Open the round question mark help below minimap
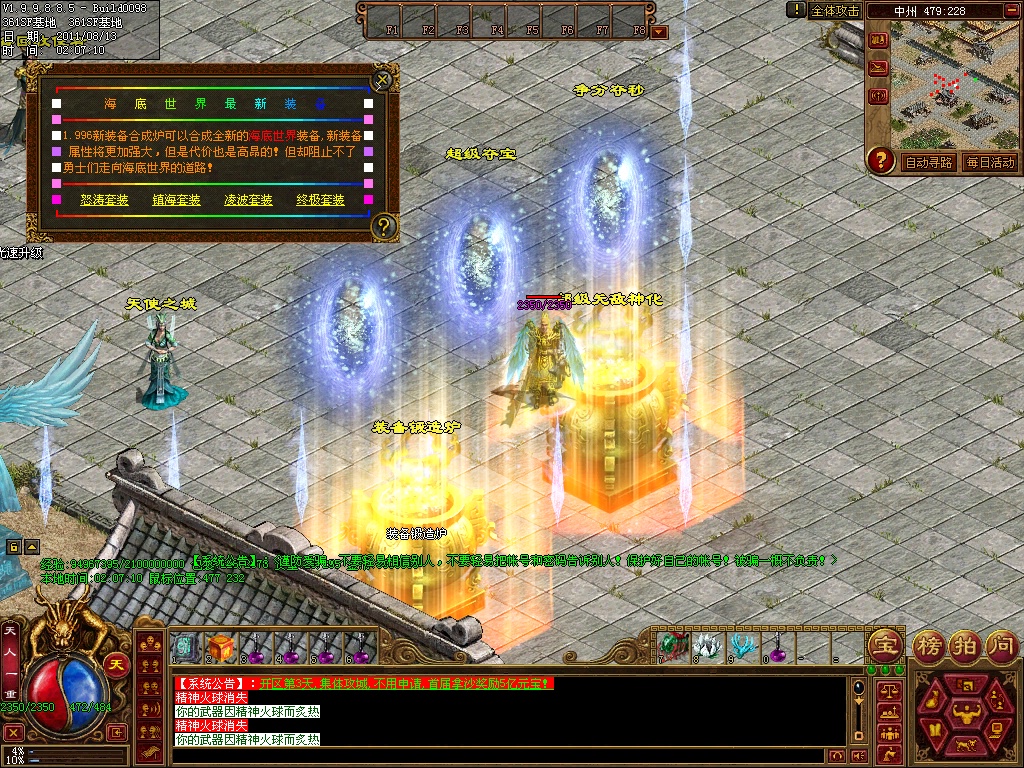The height and width of the screenshot is (768, 1024). coord(880,160)
